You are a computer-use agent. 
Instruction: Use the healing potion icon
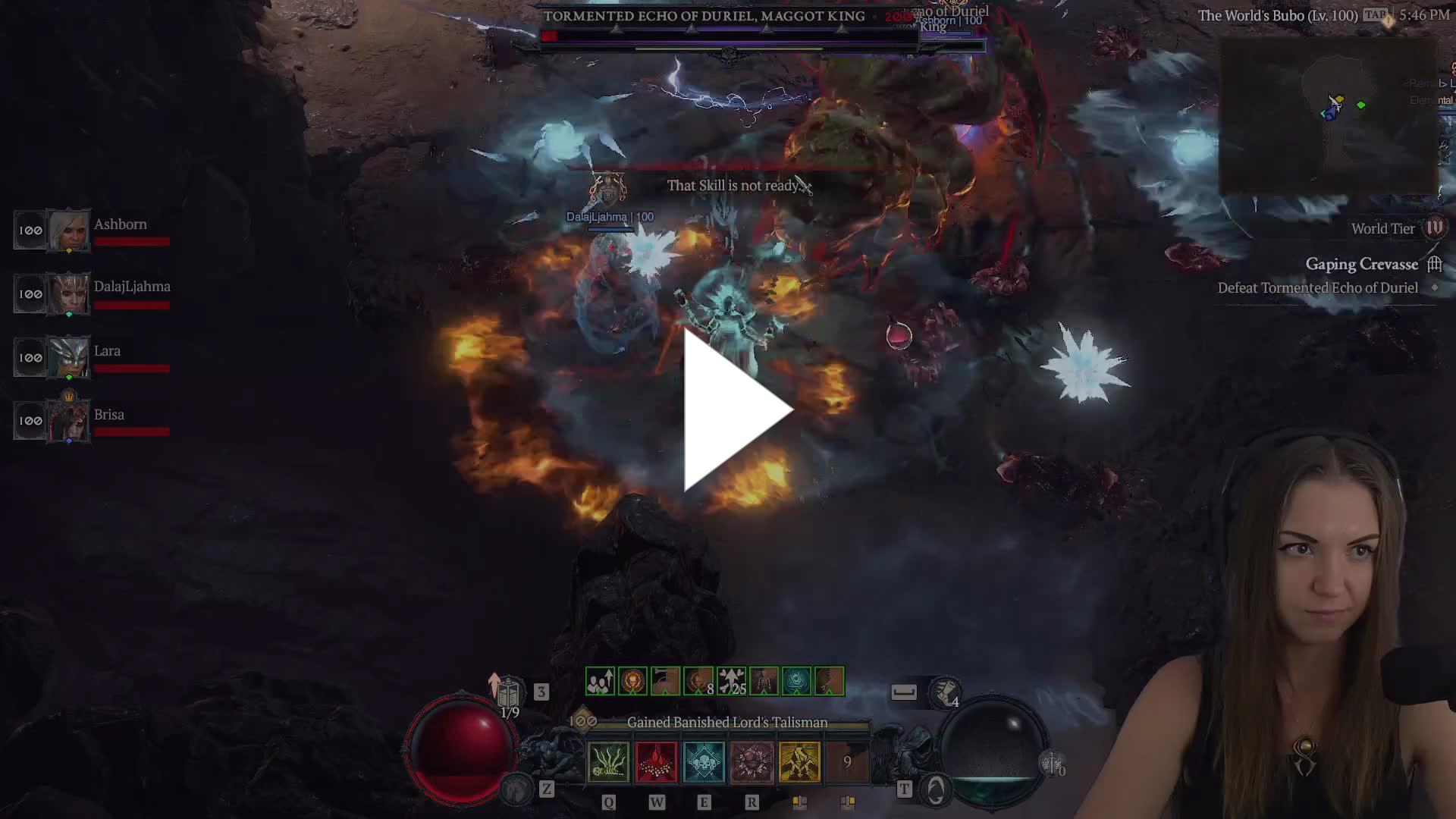(x=509, y=692)
